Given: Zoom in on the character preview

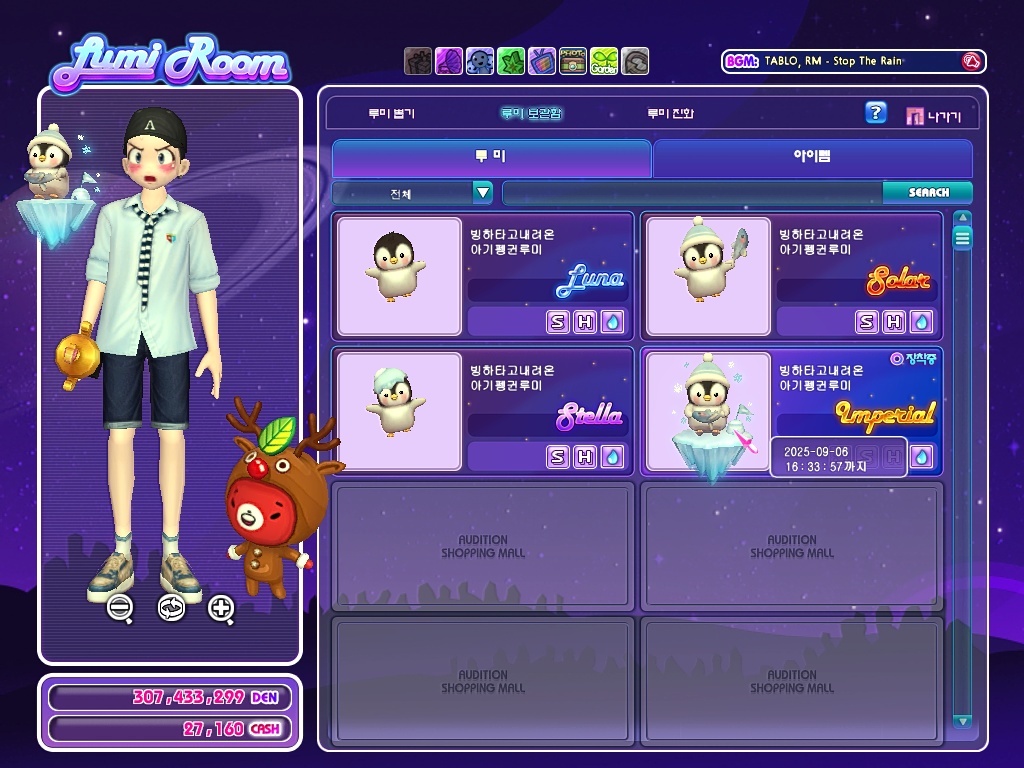Looking at the screenshot, I should [x=221, y=607].
